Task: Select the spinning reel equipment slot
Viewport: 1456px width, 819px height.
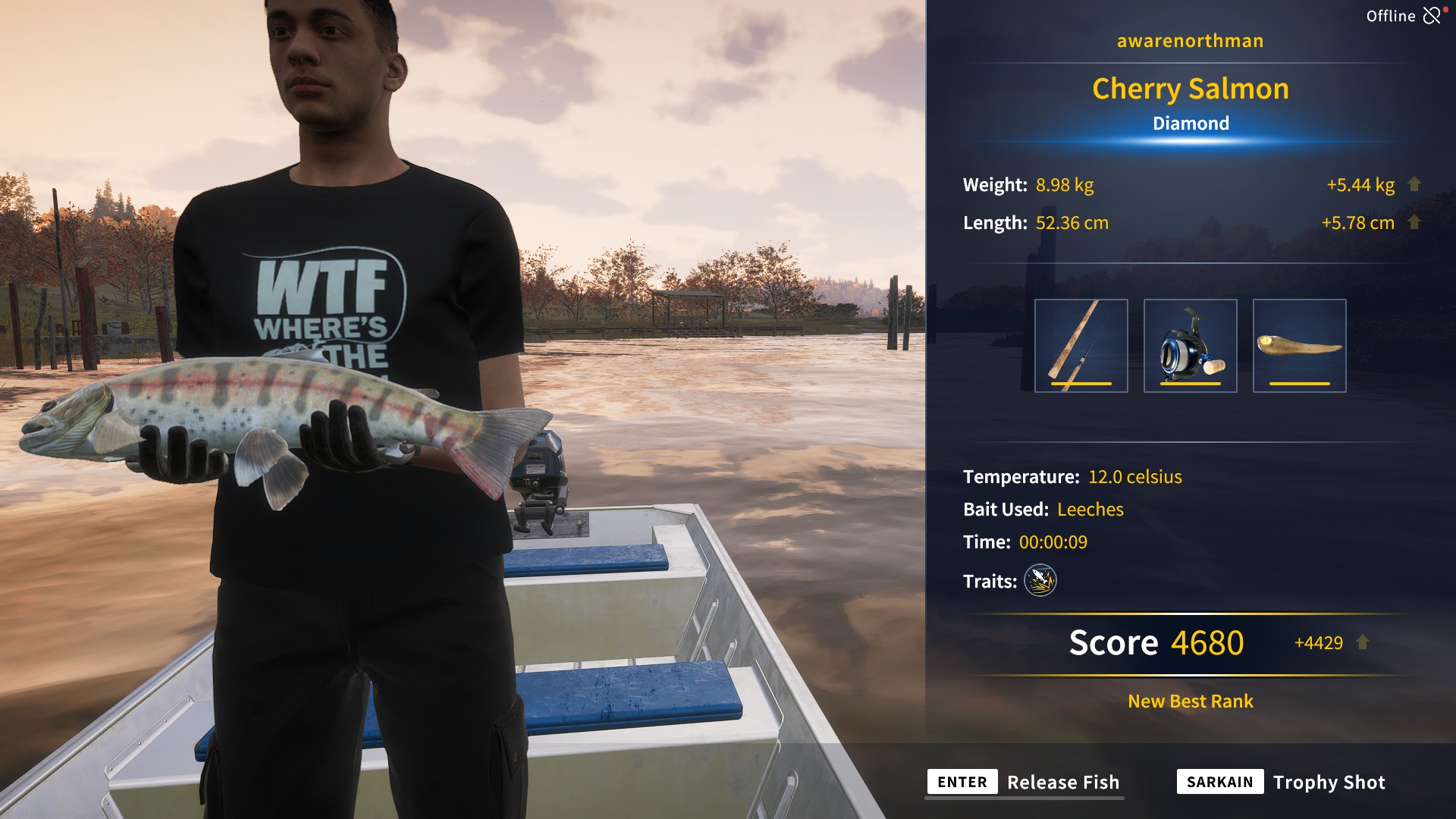Action: click(x=1190, y=346)
